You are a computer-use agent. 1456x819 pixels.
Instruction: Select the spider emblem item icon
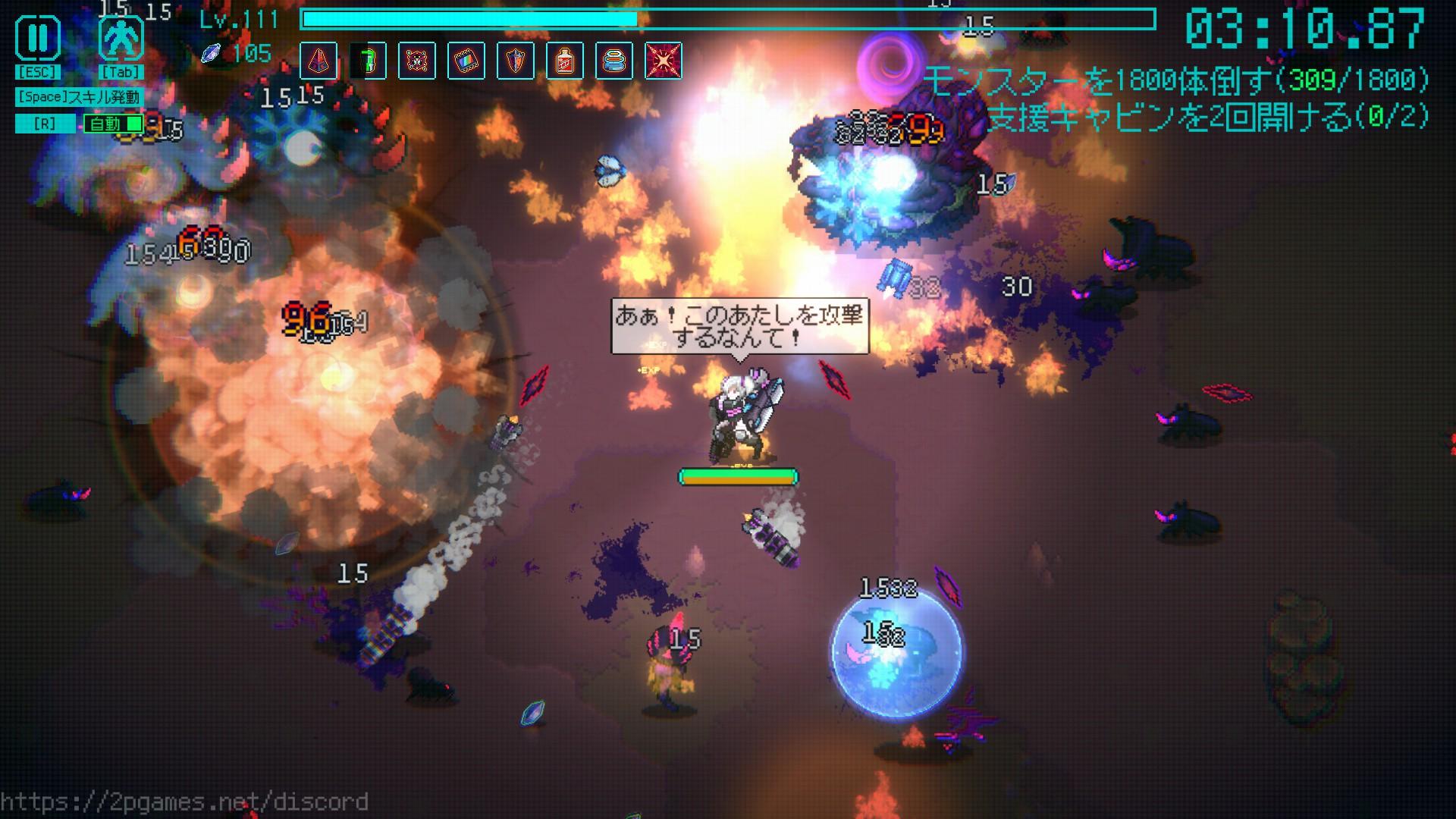pos(417,61)
